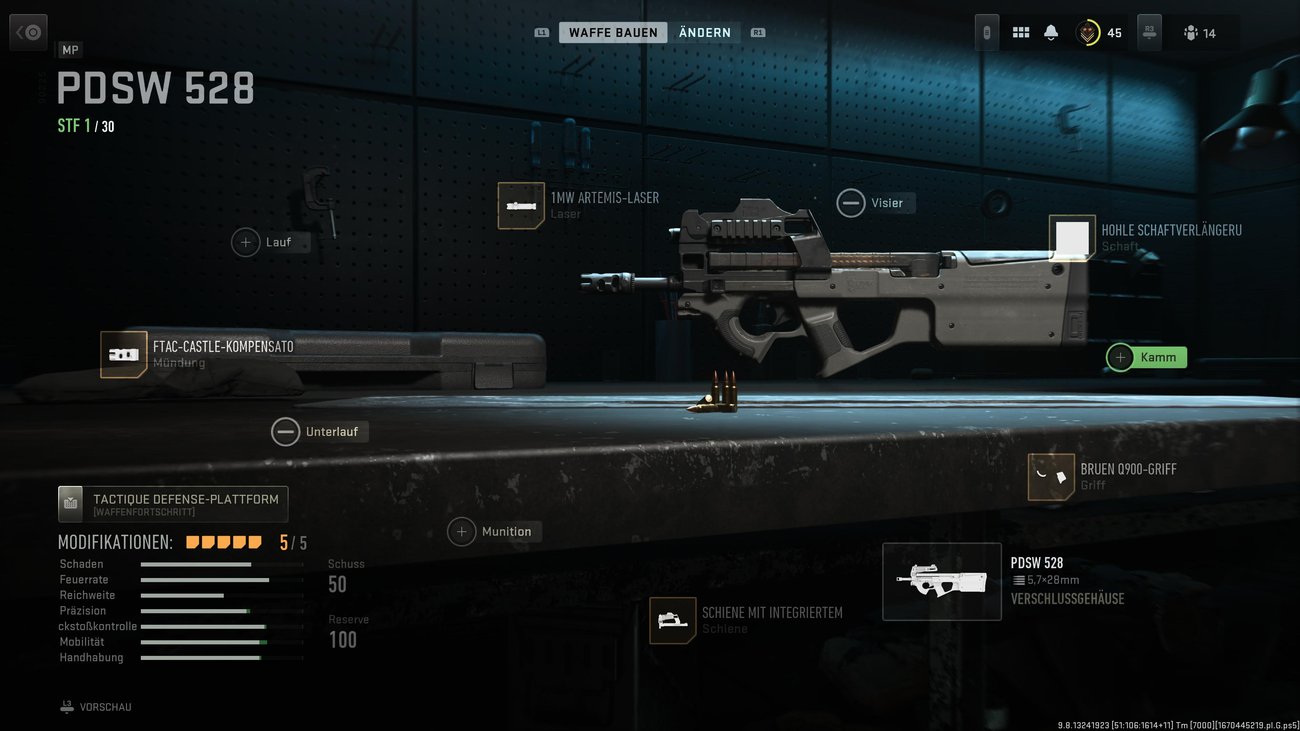Open the Tactique Defense-Plattform weapon progression
This screenshot has height=731, width=1300.
(173, 504)
